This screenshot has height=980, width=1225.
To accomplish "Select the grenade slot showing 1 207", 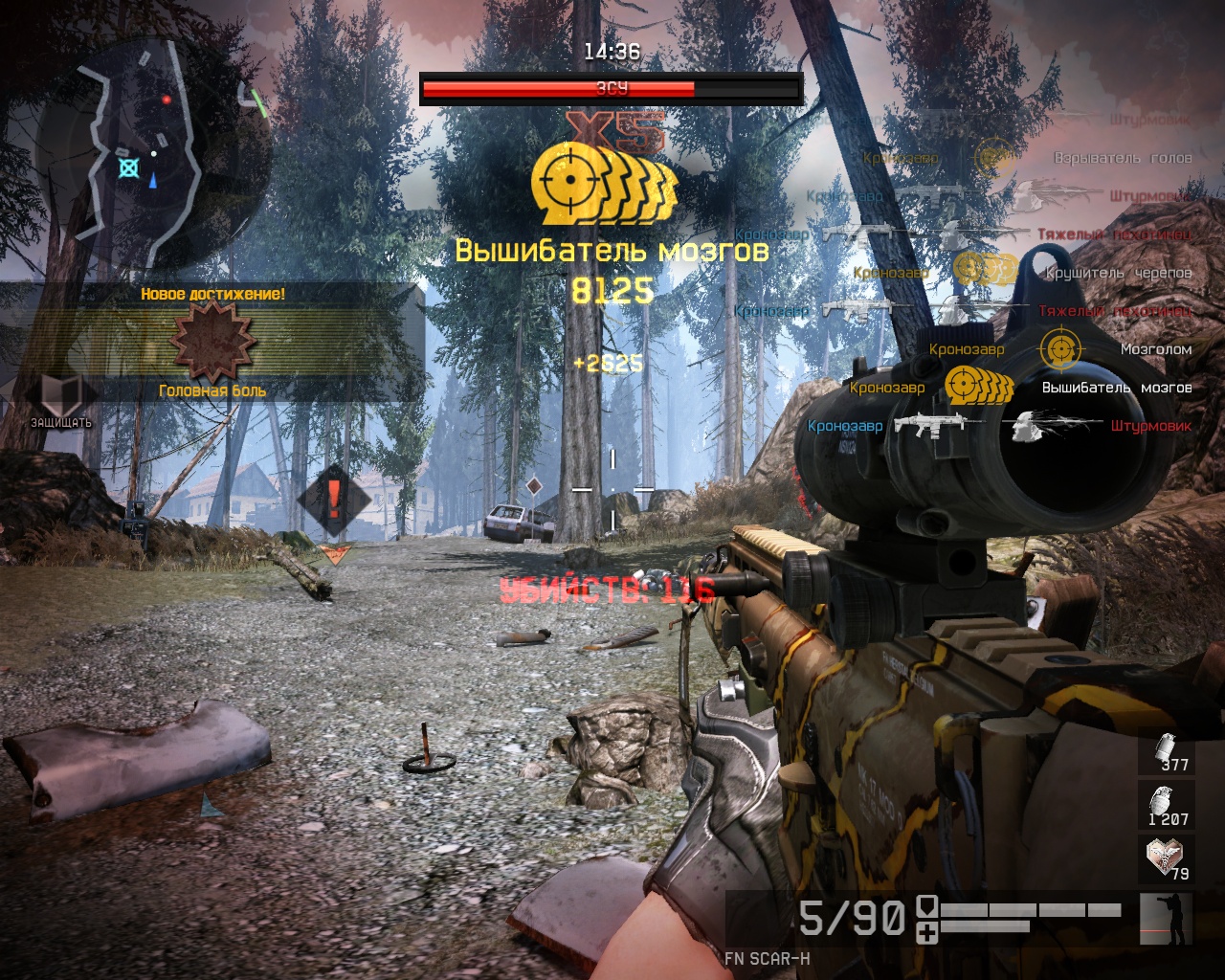I will pos(1167,802).
